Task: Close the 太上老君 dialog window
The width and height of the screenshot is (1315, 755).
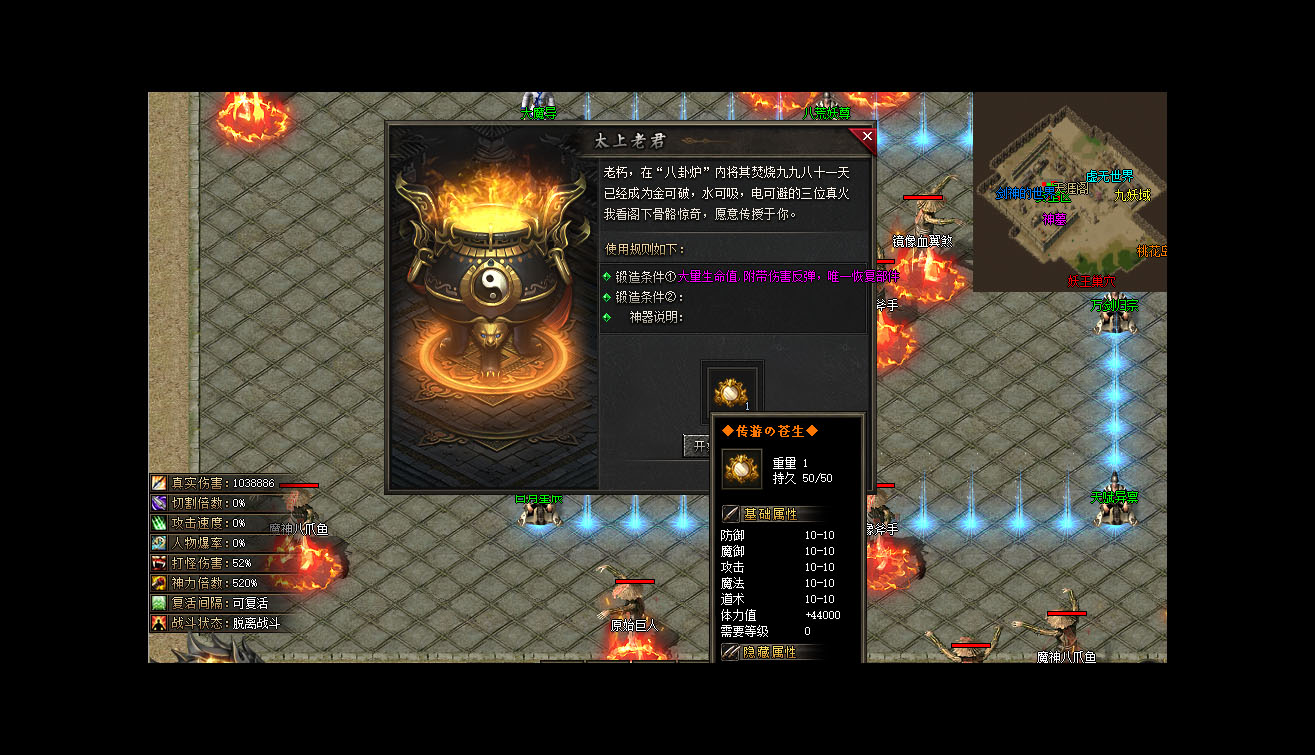Action: tap(866, 137)
